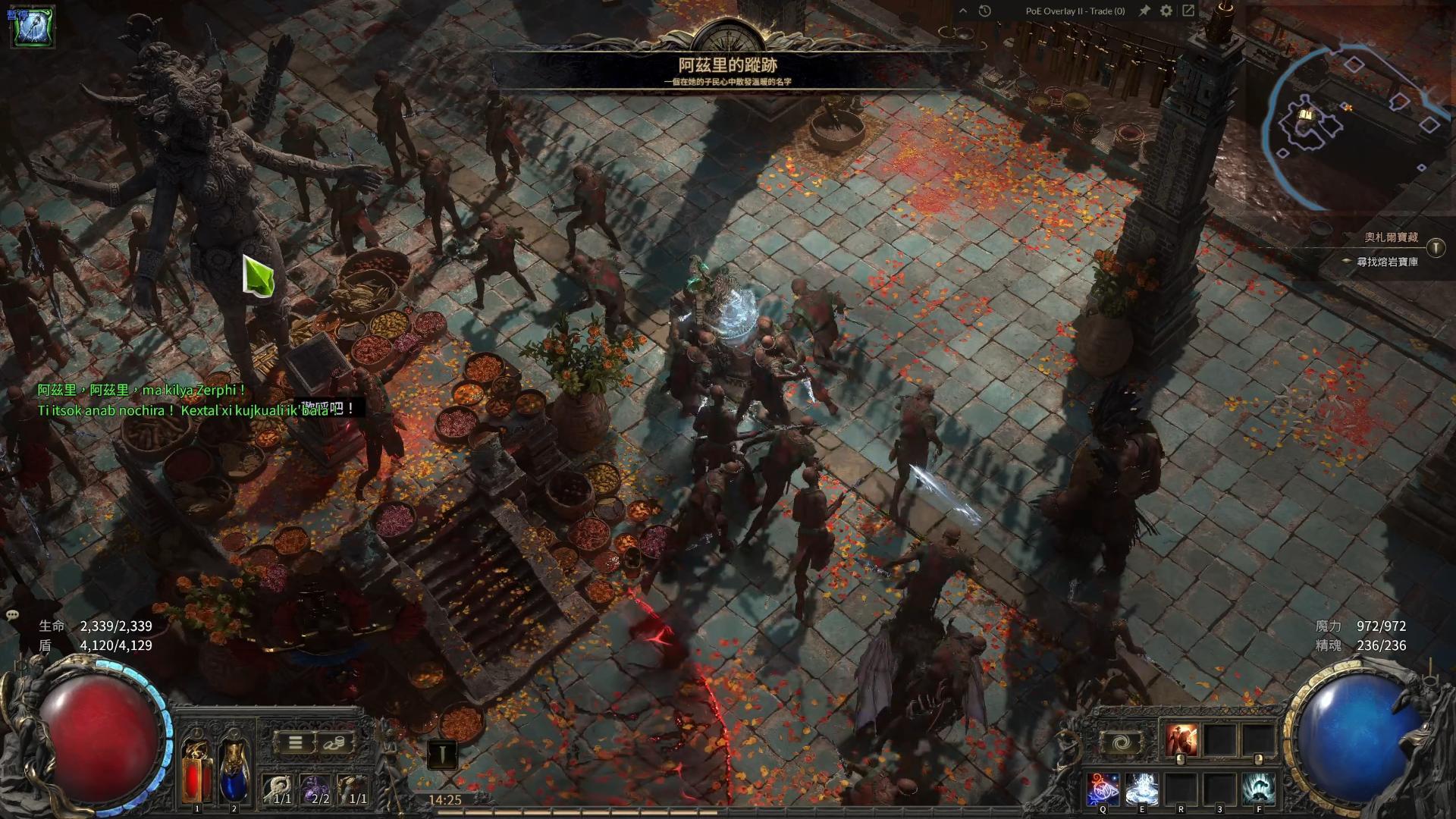1456x819 pixels.
Task: Click the purple charm slot showing 2/2
Action: click(x=315, y=789)
